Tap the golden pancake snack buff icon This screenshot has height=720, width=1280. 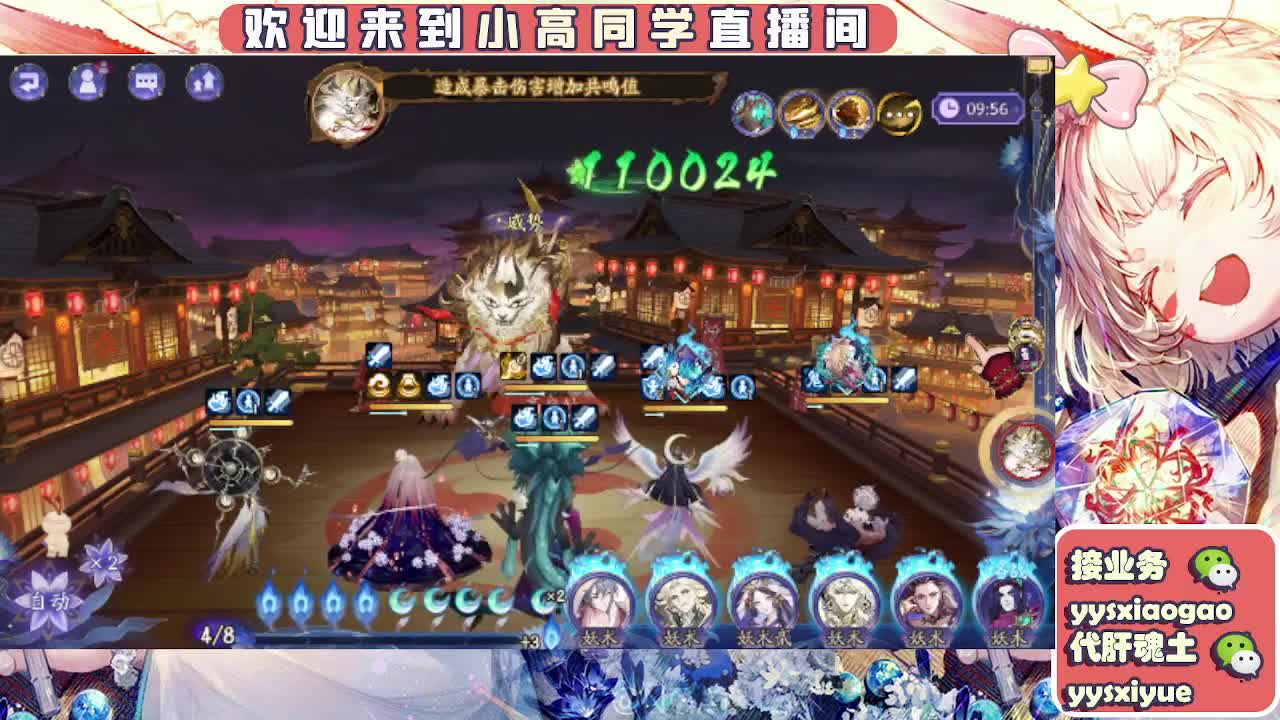(800, 111)
